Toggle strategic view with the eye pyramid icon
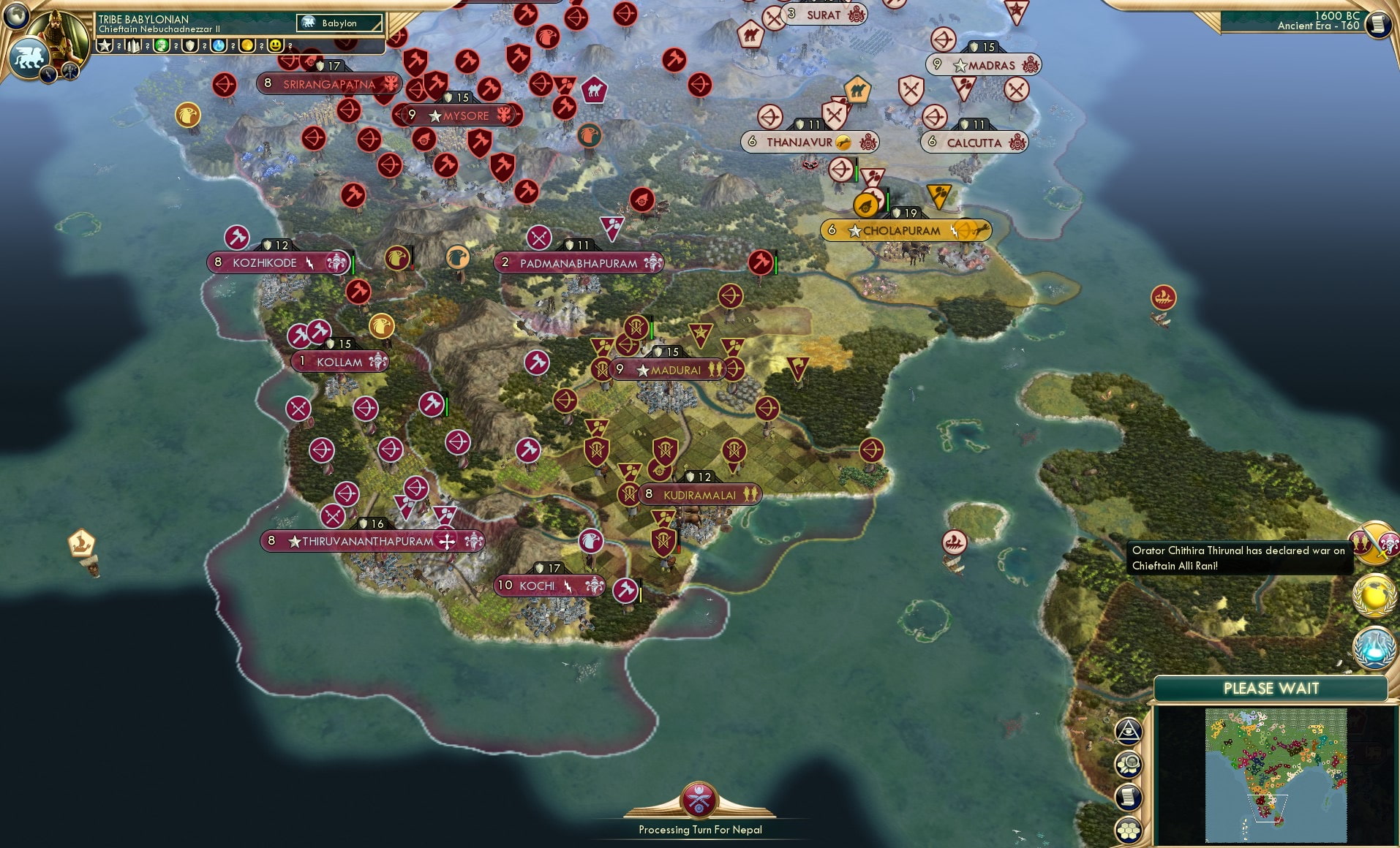This screenshot has width=1400, height=848. [1129, 731]
